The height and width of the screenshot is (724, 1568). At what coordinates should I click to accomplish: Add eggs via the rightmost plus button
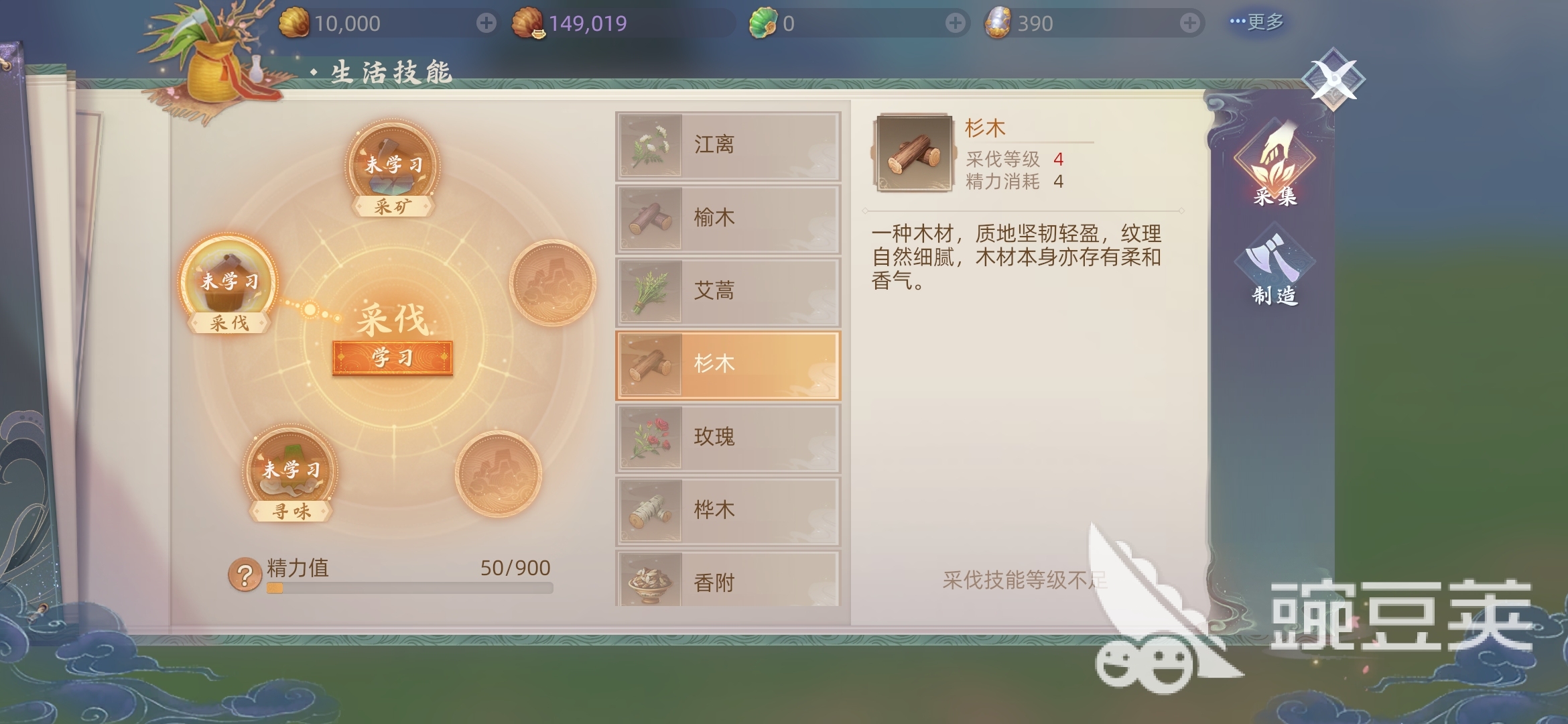click(x=1191, y=21)
